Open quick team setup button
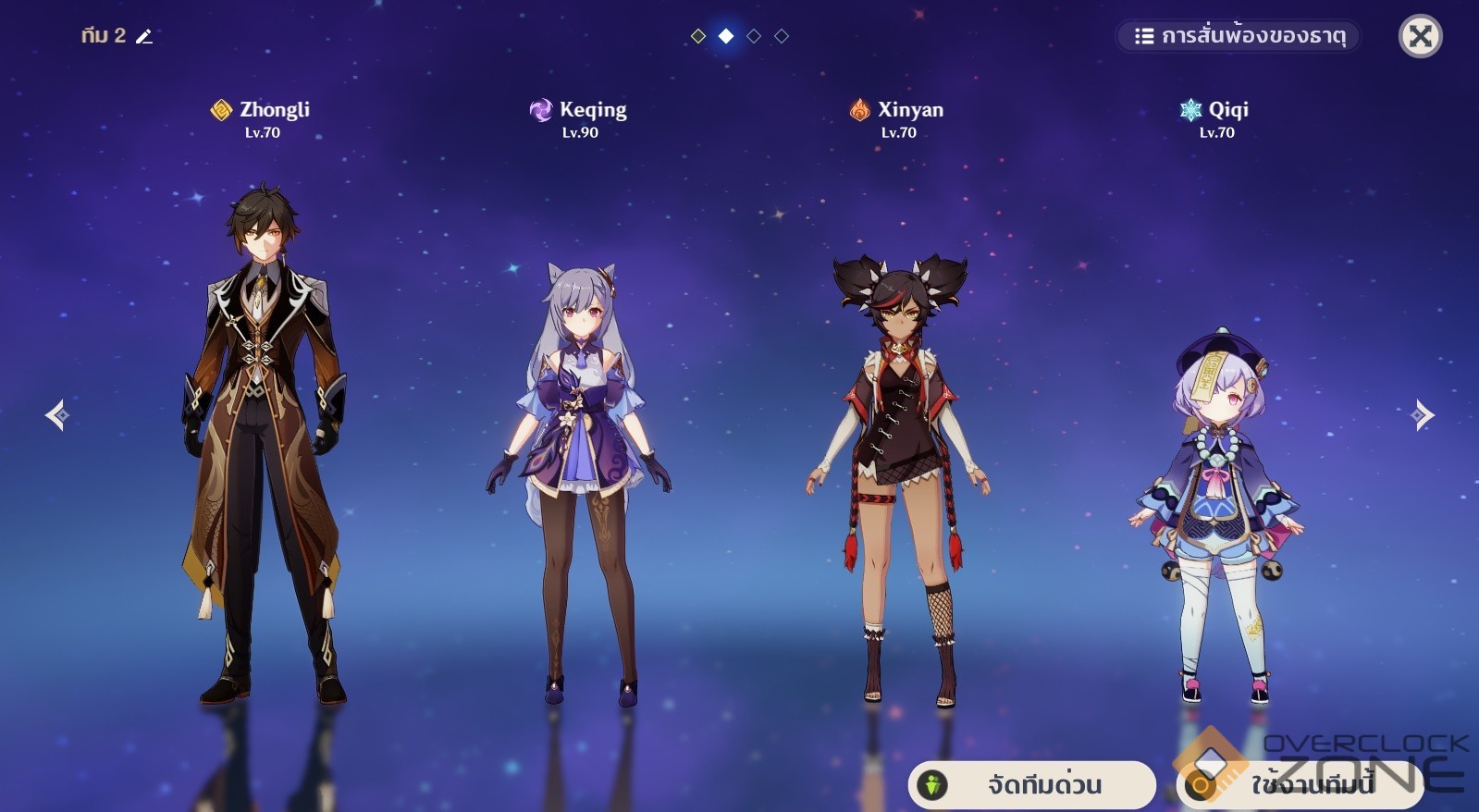This screenshot has height=812, width=1479. point(1031,785)
